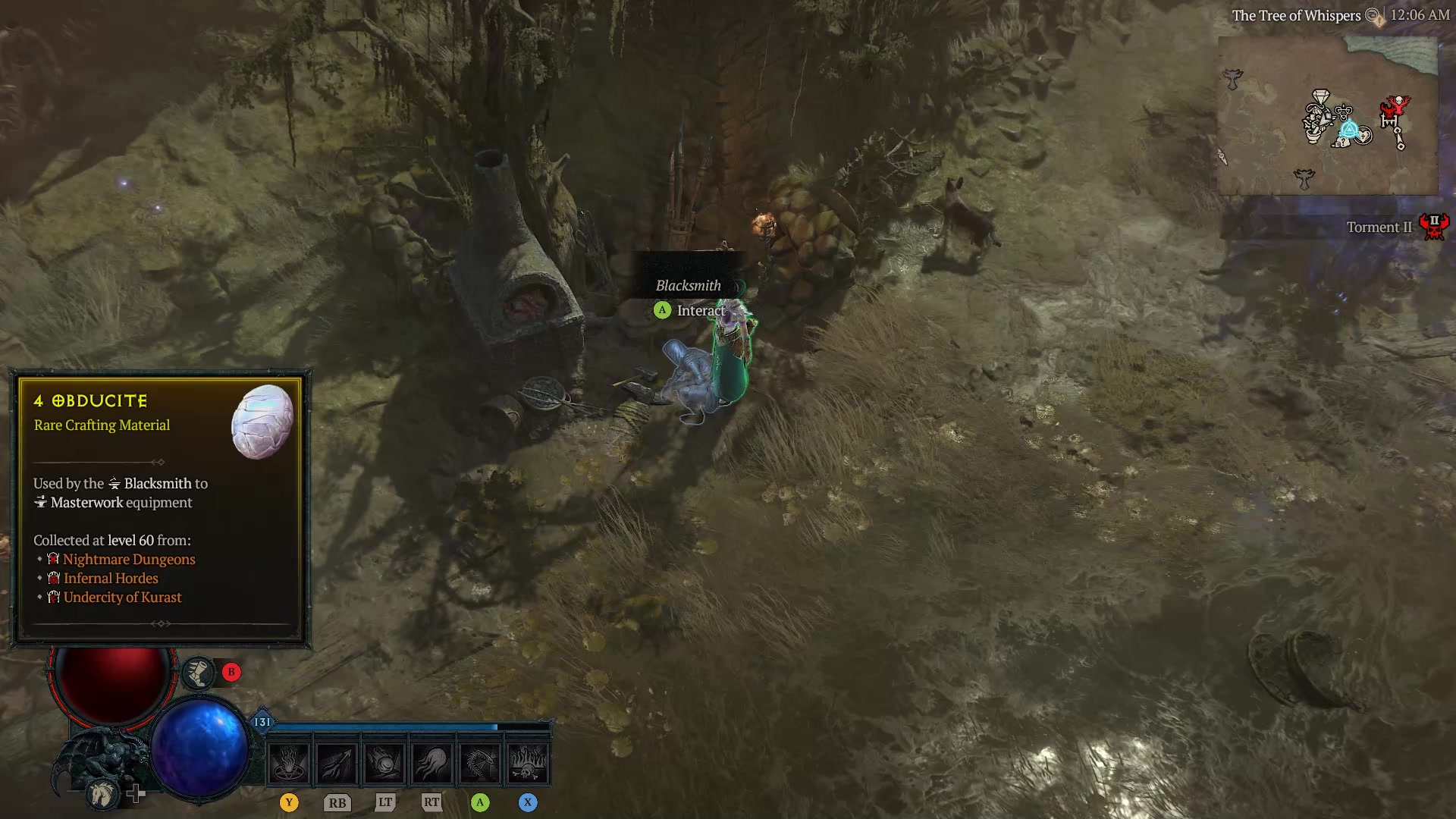Select the healer heart icon on the minimap
Screen dimensions: 1456x819
coord(1363,136)
